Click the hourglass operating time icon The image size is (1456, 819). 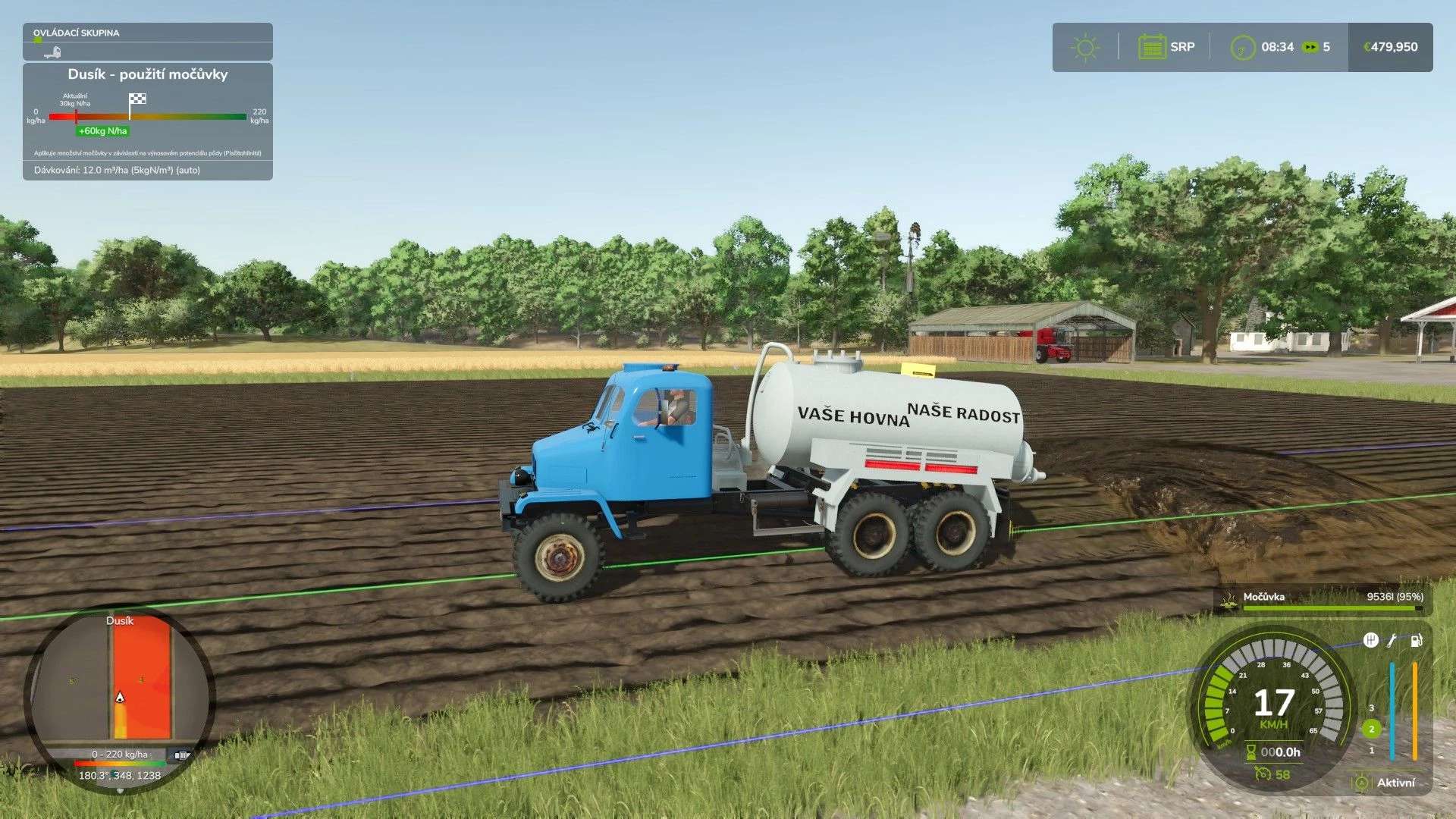(x=1251, y=753)
